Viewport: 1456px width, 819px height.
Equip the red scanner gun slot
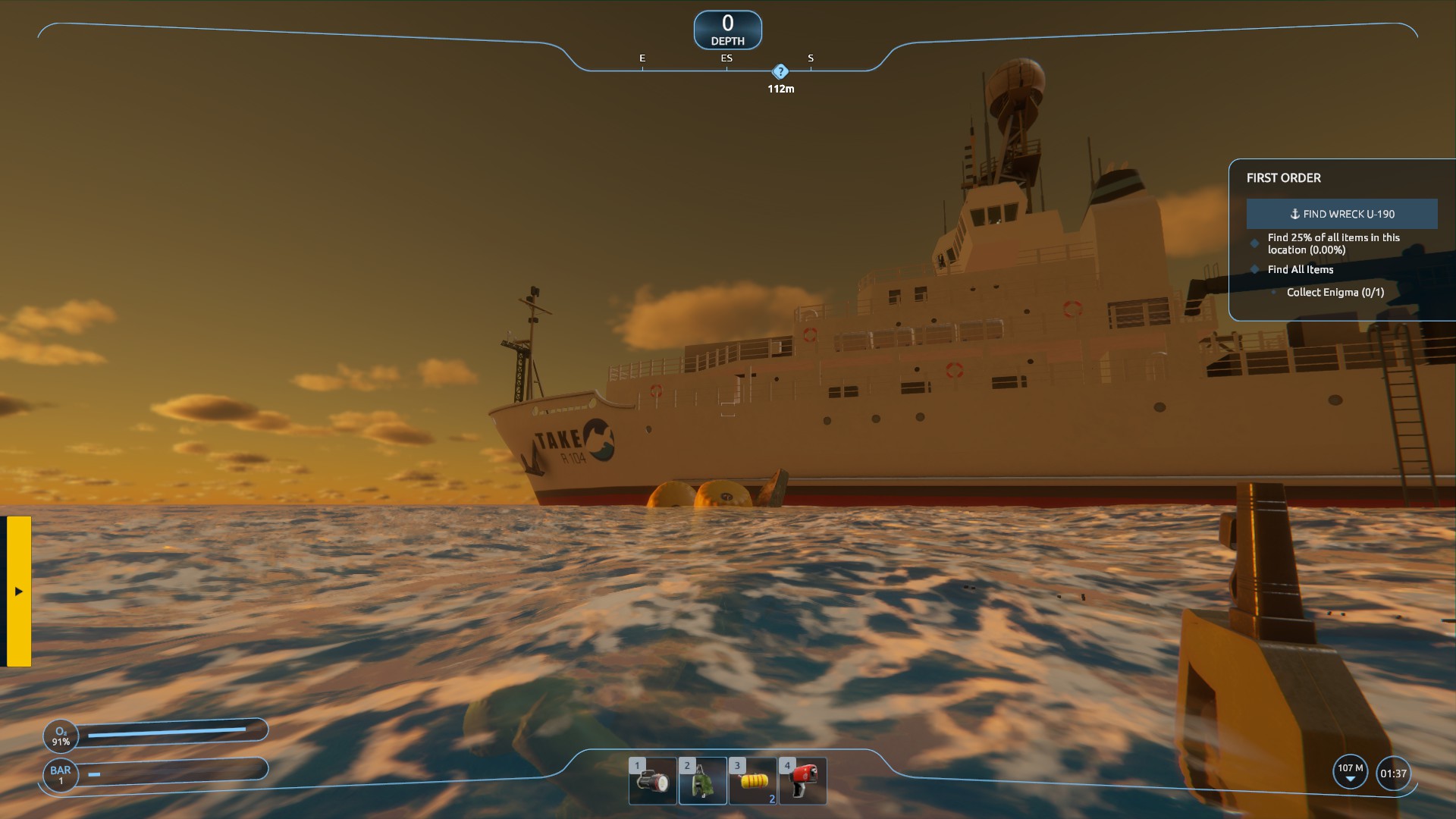[802, 781]
